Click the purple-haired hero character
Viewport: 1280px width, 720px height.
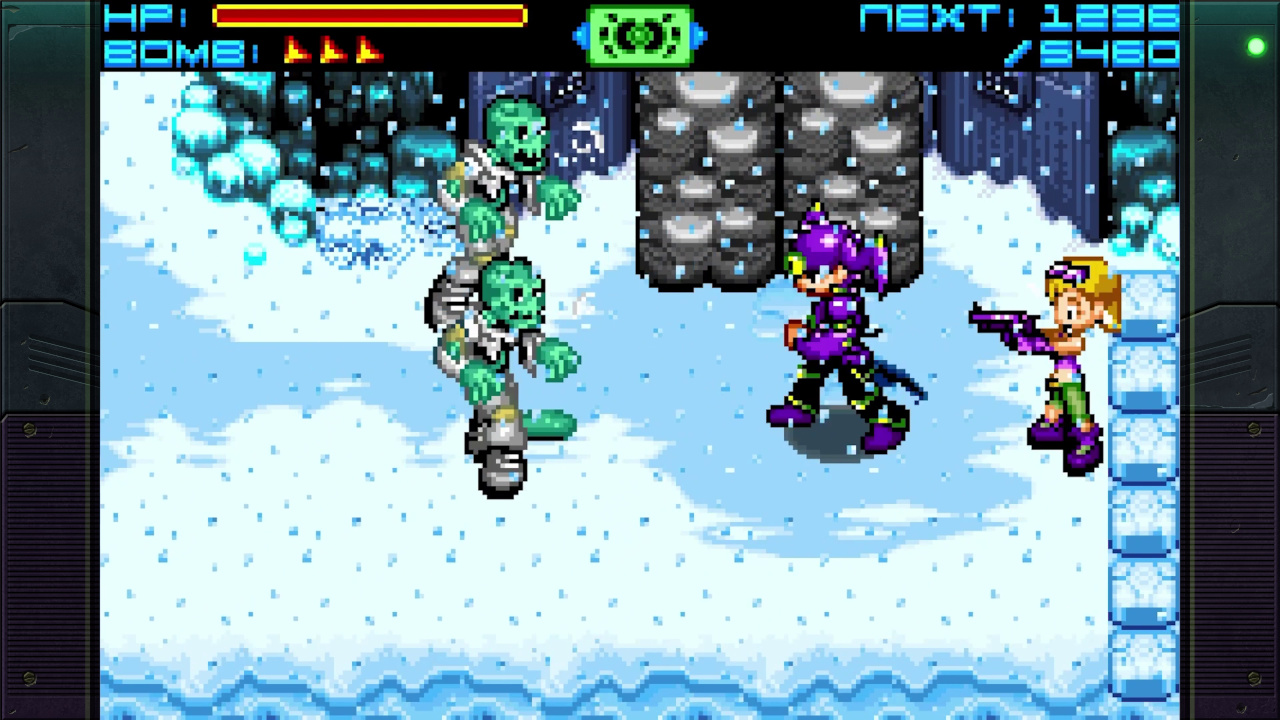coord(840,330)
